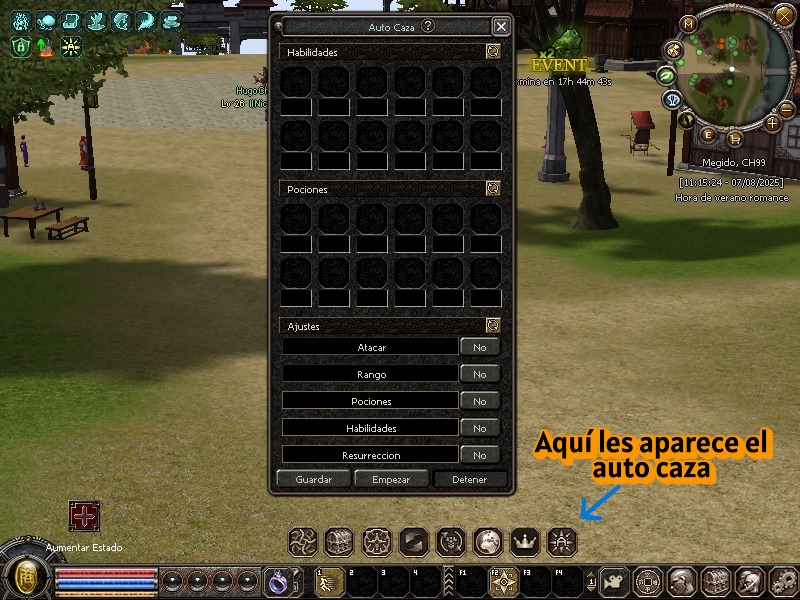Zoom in the minimap with plus
800x600 pixels.
[772, 123]
